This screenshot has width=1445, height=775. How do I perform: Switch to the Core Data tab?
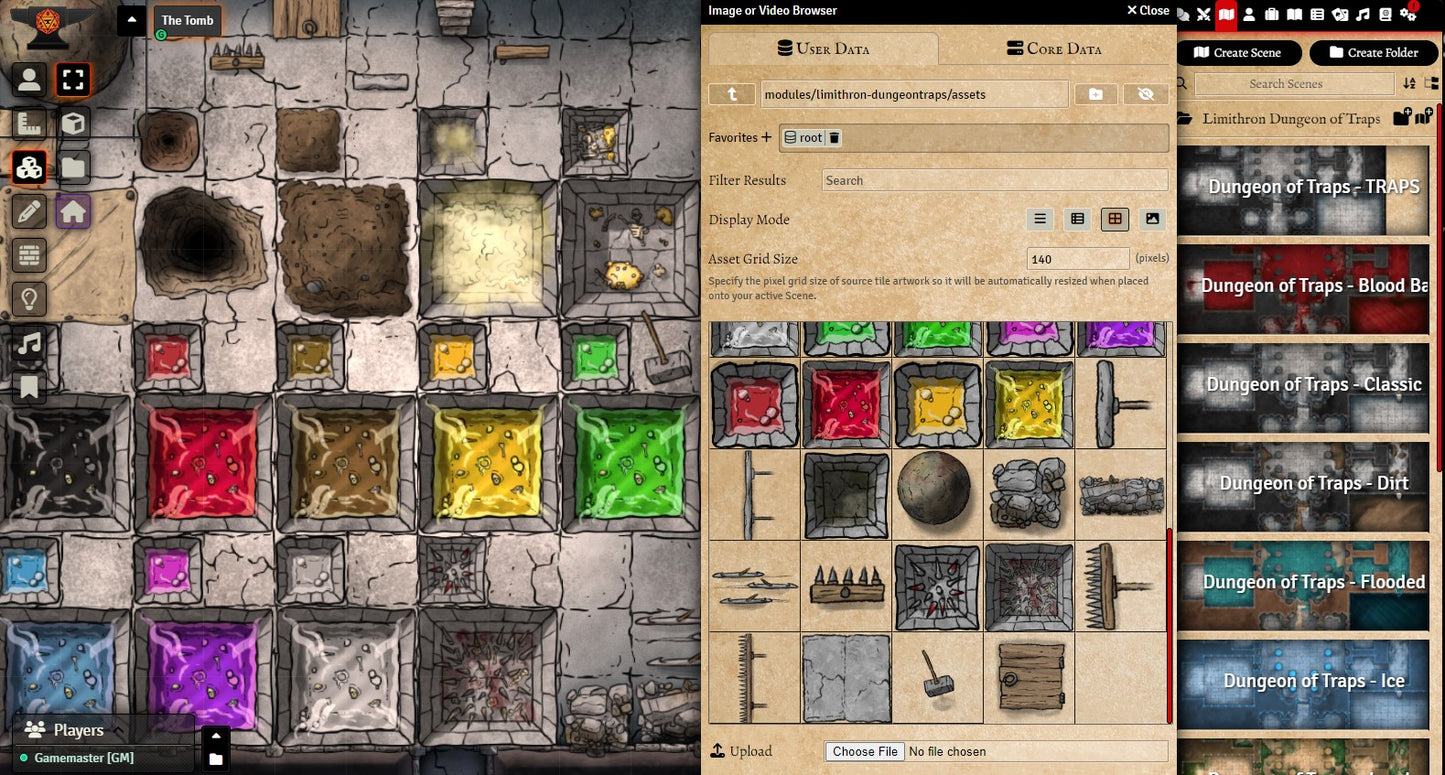[x=1054, y=48]
